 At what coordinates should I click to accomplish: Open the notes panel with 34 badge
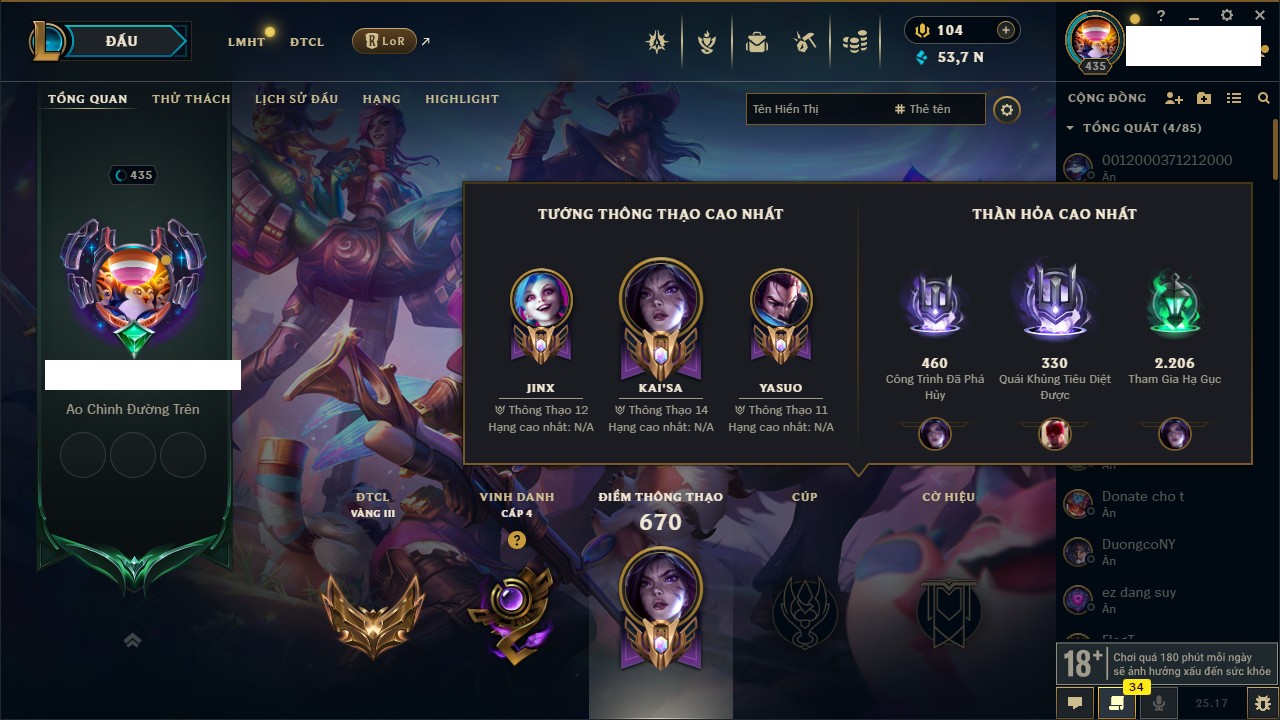point(1117,703)
